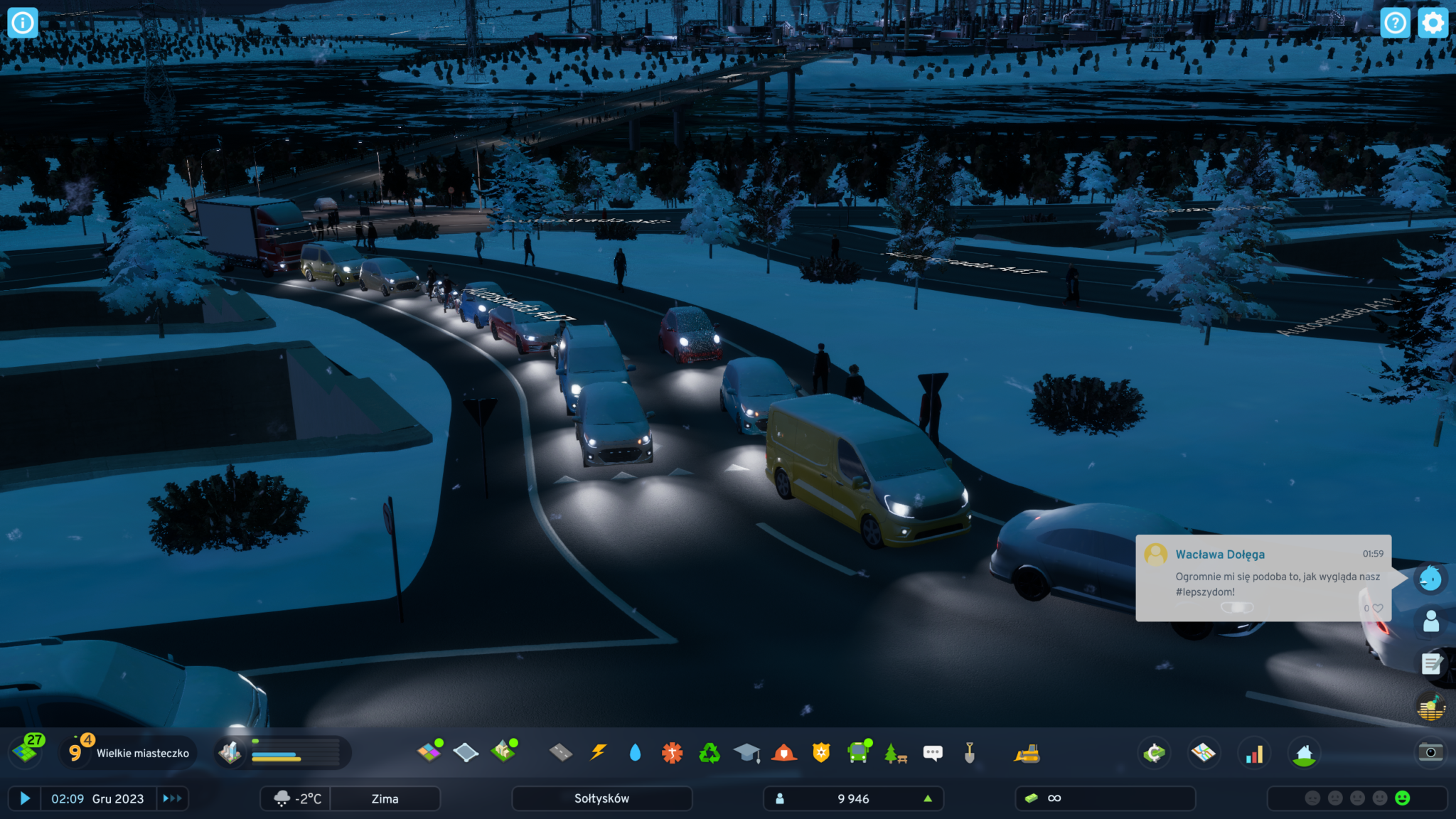Select the electricity lightning bolt menu

(x=599, y=752)
